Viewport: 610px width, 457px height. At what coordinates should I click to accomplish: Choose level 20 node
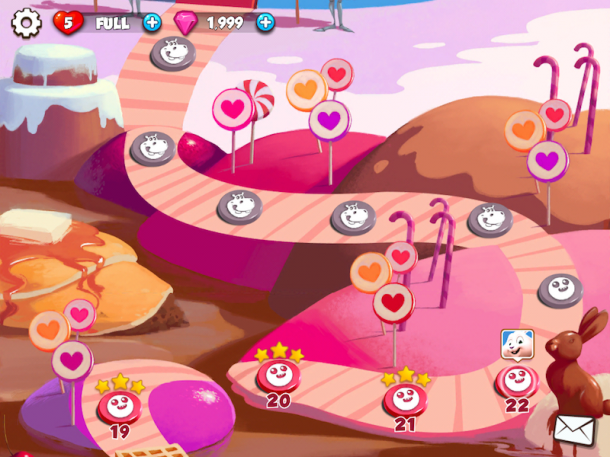point(278,376)
